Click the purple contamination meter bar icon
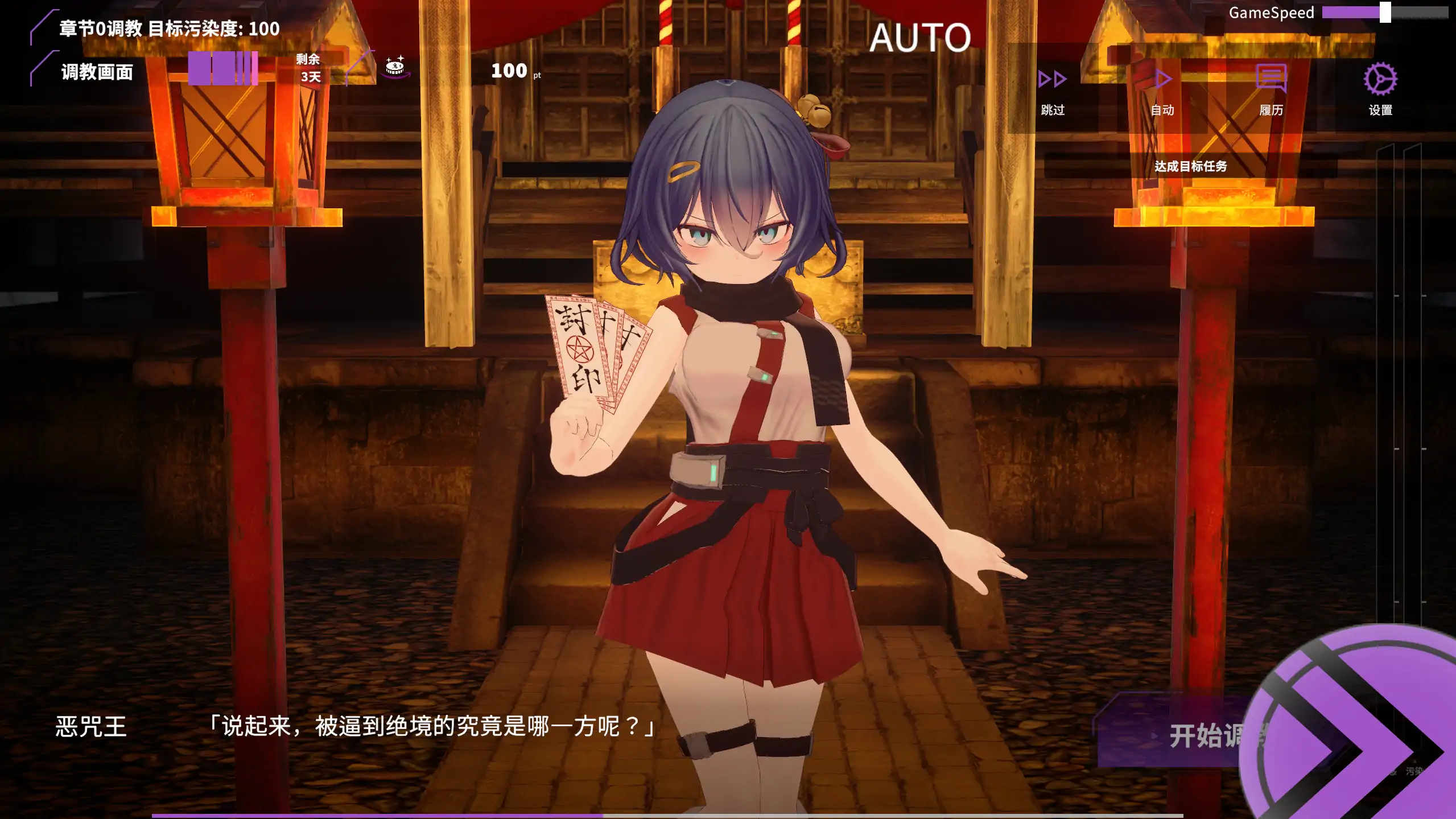Screen dimensions: 1456x819 pyautogui.click(x=223, y=69)
